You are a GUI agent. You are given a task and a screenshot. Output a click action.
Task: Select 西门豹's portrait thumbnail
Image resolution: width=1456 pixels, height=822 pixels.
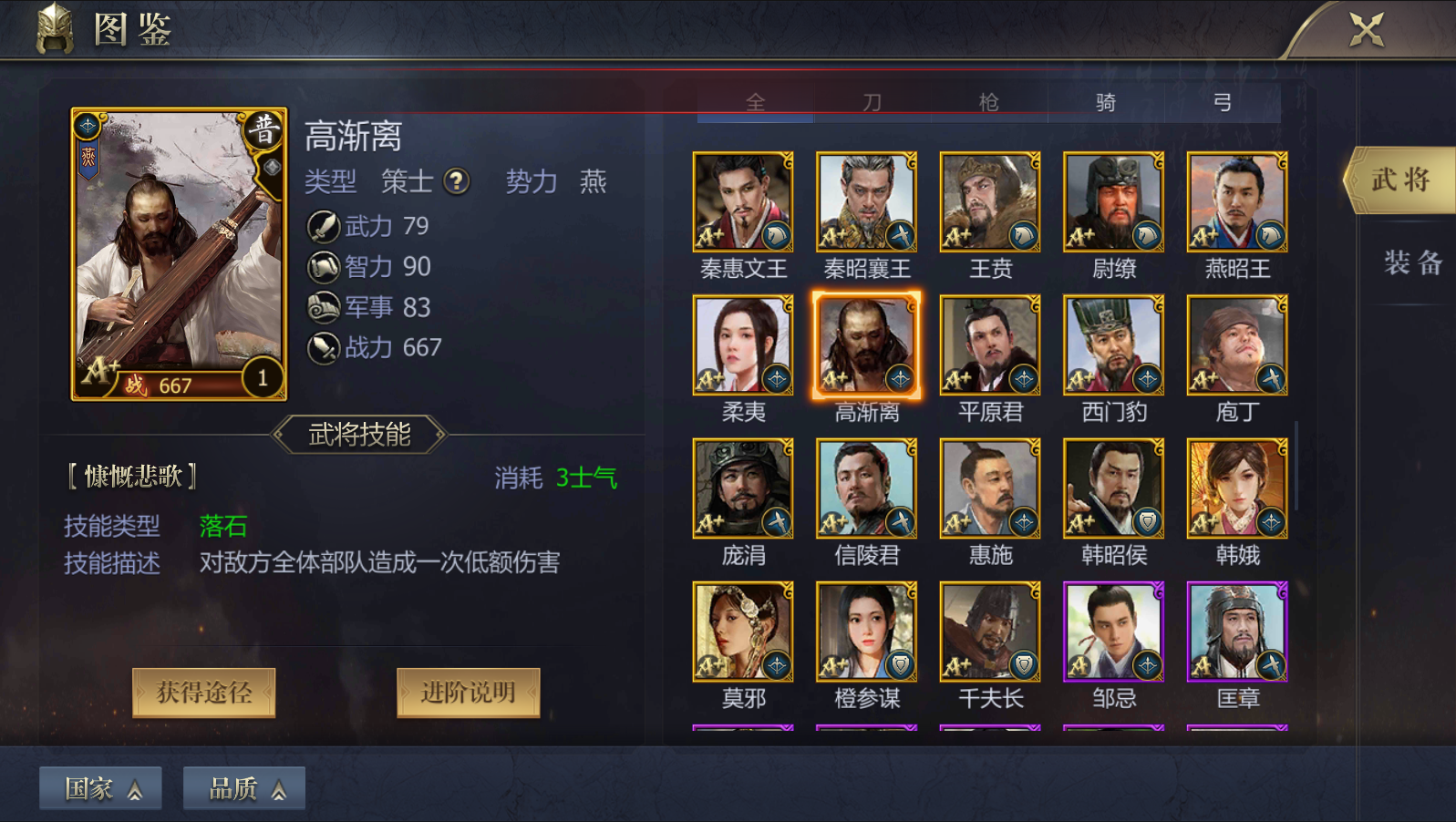(1112, 344)
